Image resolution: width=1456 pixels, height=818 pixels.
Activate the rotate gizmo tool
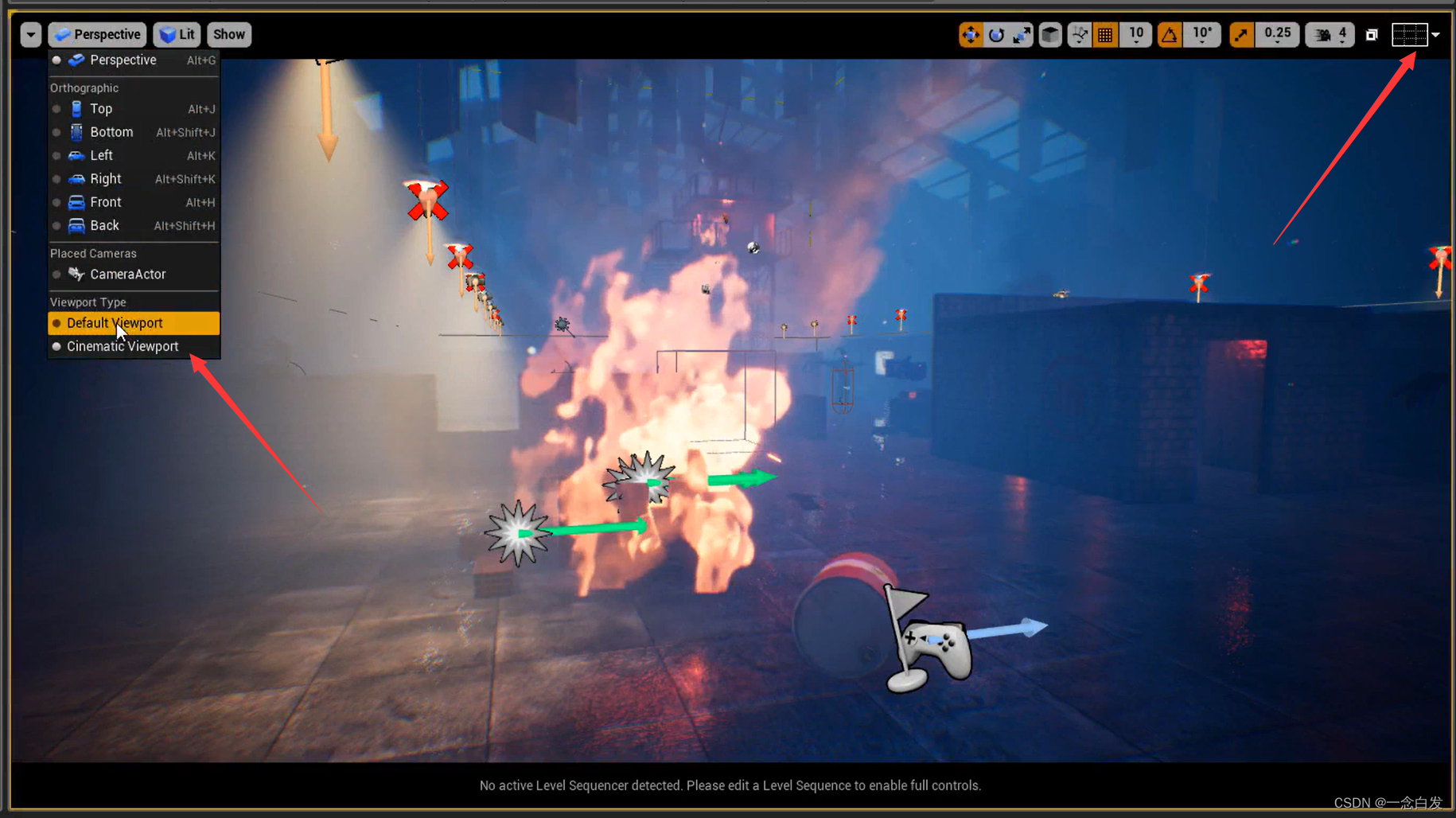tap(996, 34)
